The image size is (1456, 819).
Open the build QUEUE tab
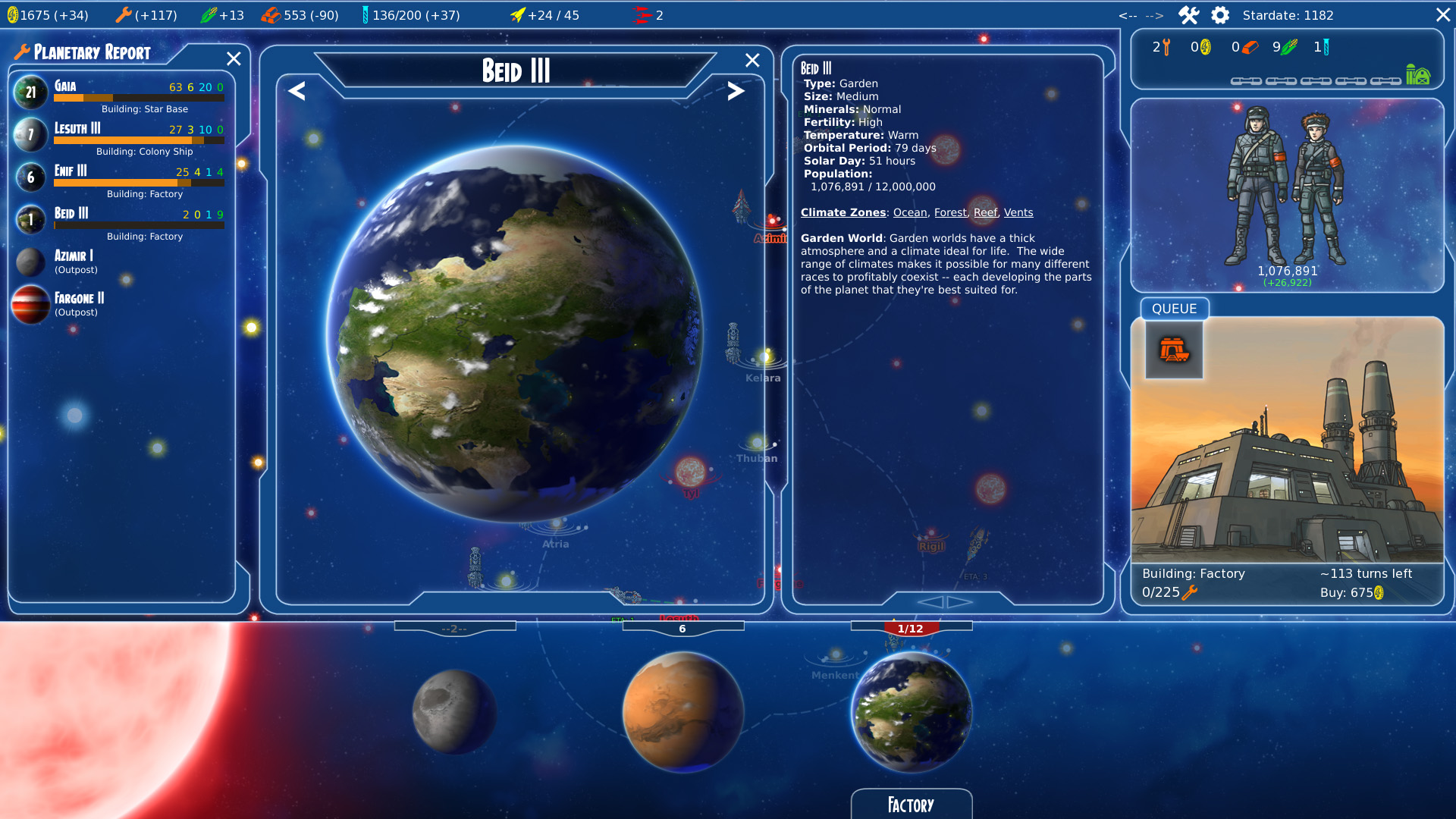pos(1174,309)
